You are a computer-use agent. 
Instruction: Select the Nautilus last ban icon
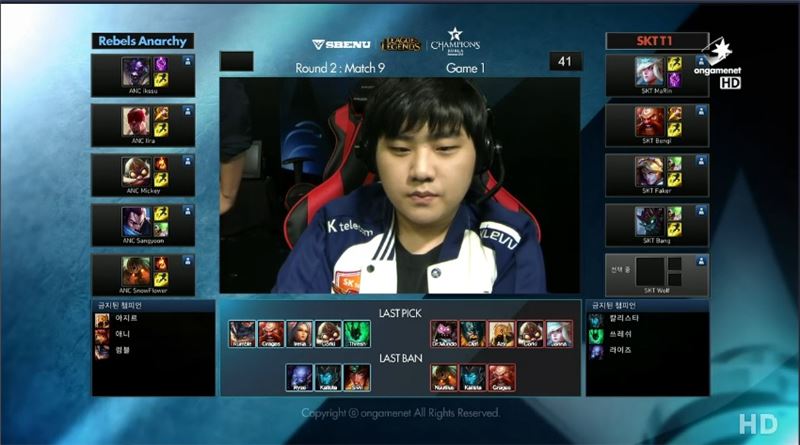(x=444, y=377)
